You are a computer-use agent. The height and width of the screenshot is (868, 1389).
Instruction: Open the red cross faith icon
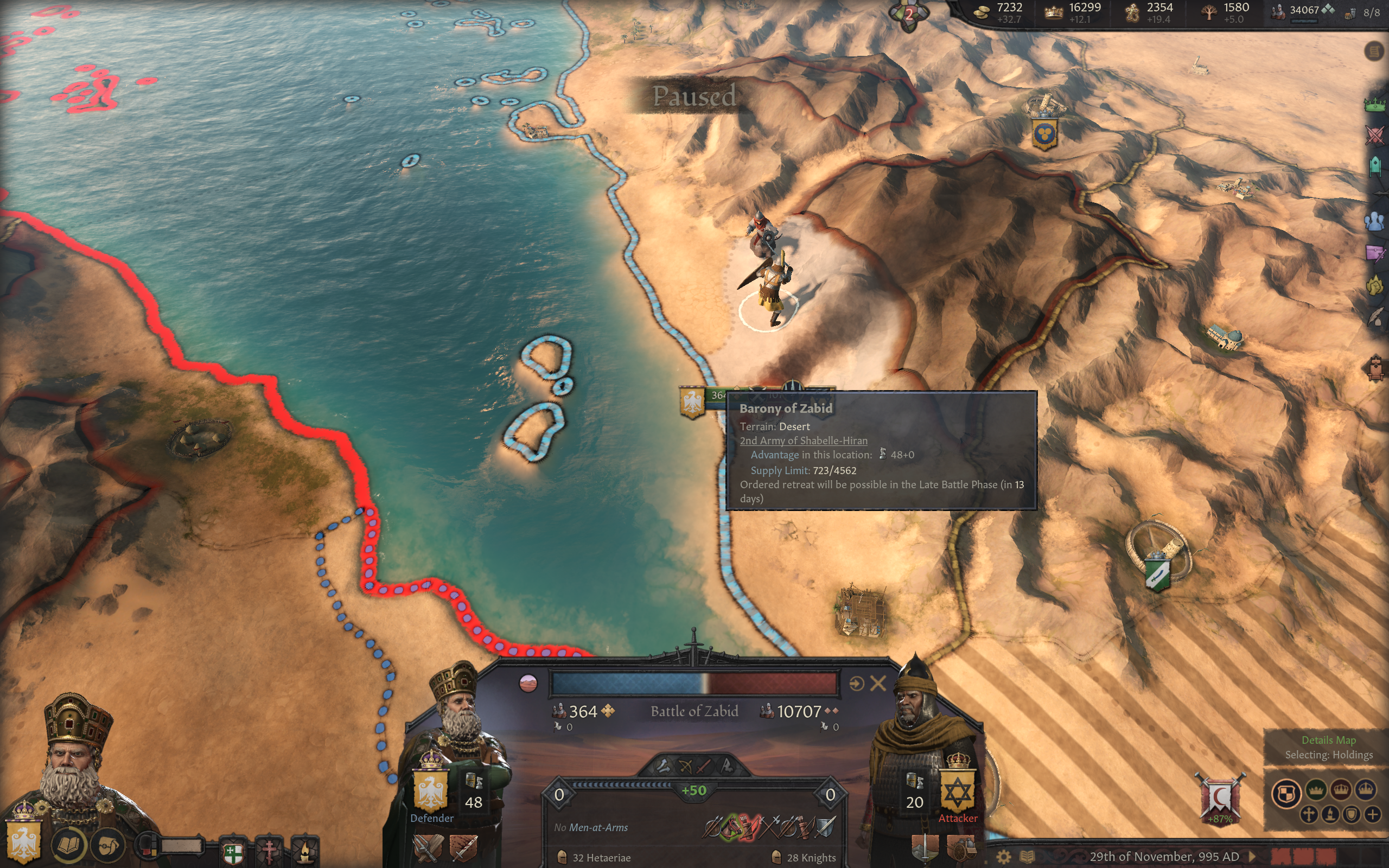click(269, 851)
